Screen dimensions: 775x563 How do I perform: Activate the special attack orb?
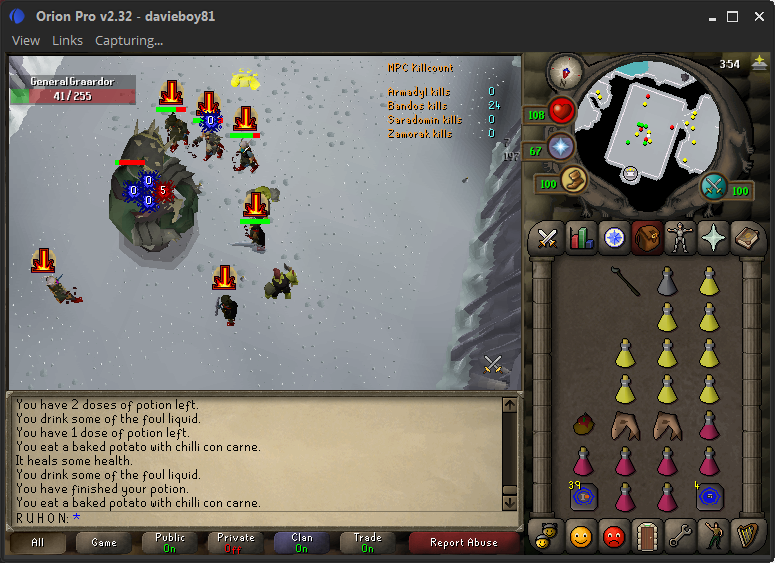(x=714, y=187)
